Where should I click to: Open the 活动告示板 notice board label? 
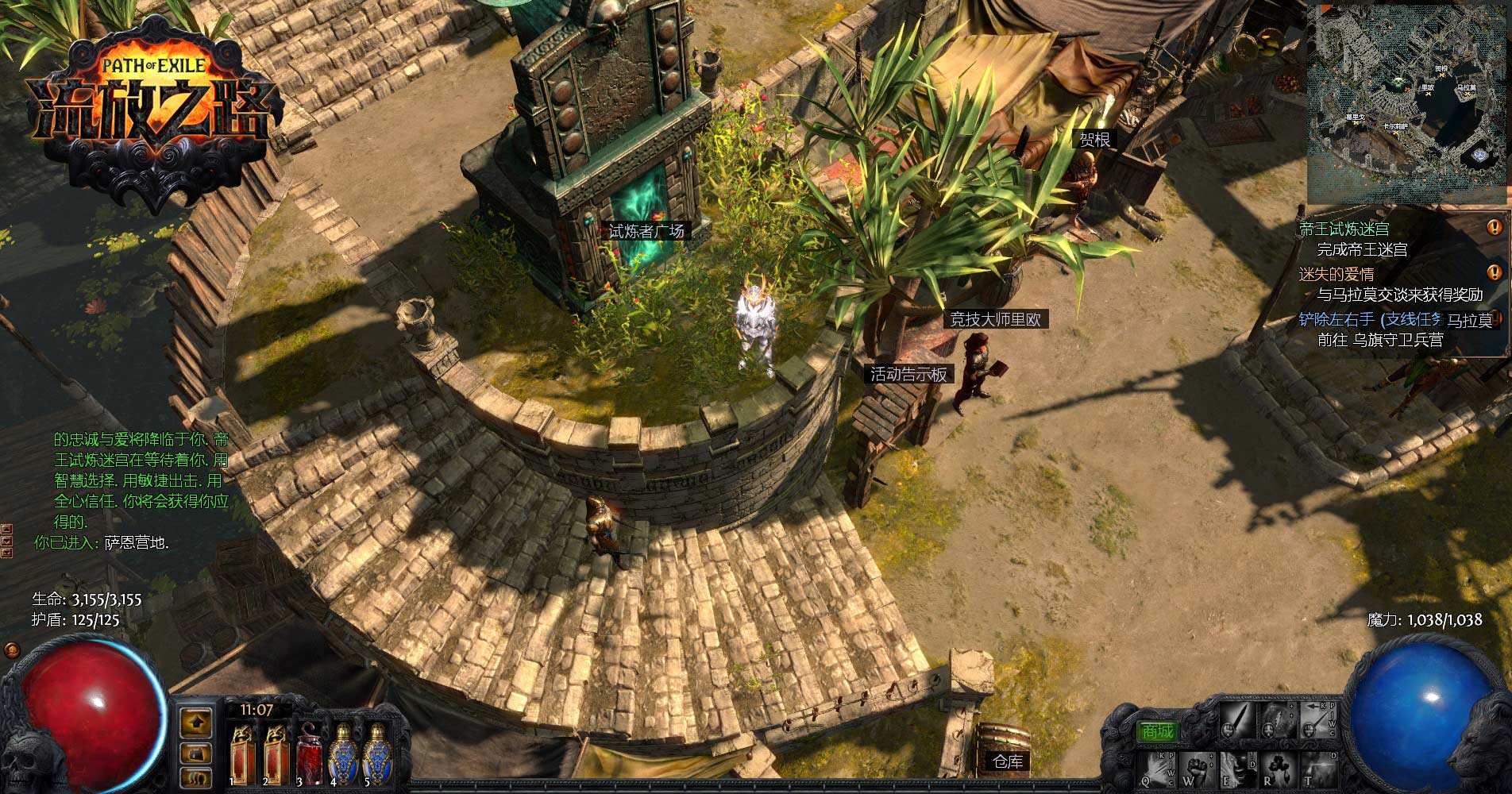pyautogui.click(x=908, y=374)
